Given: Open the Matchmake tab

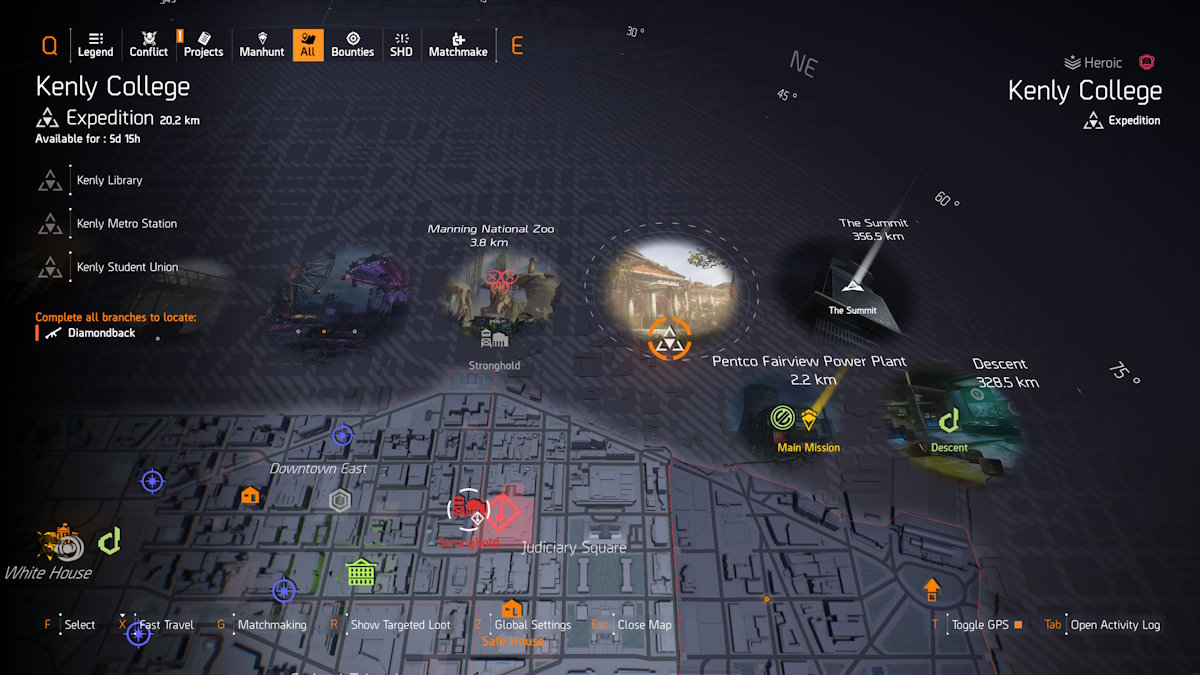Looking at the screenshot, I should [457, 45].
